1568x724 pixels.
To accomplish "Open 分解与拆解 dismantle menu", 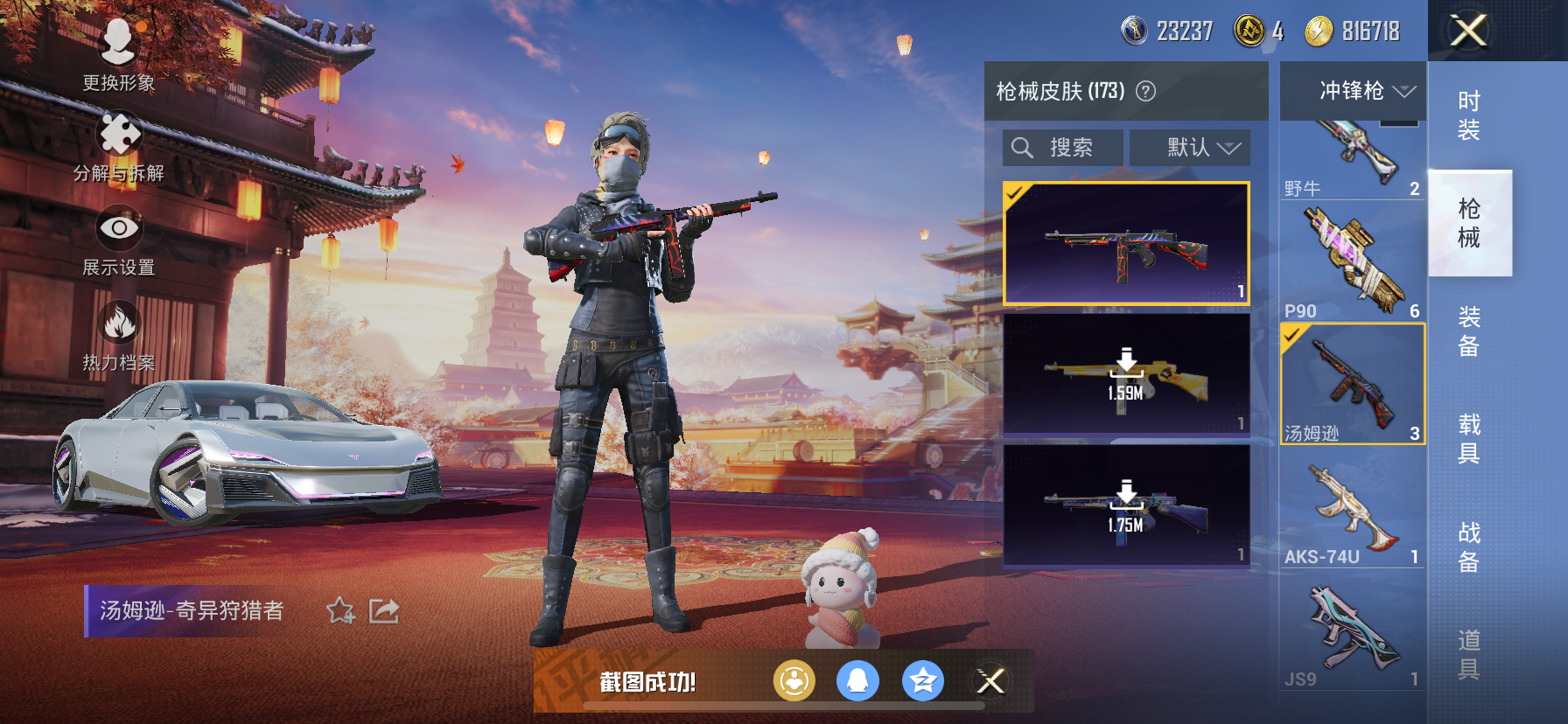I will [x=119, y=145].
